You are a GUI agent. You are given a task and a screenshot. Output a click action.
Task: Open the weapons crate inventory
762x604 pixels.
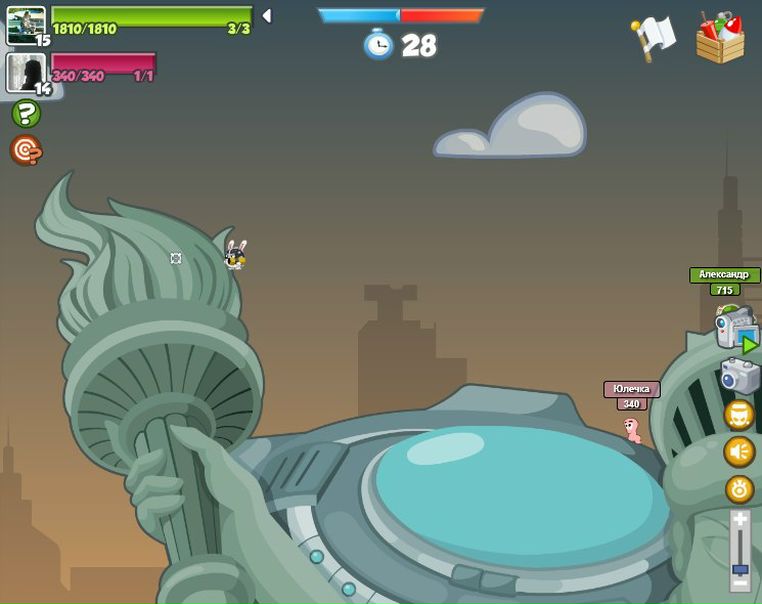pyautogui.click(x=720, y=38)
